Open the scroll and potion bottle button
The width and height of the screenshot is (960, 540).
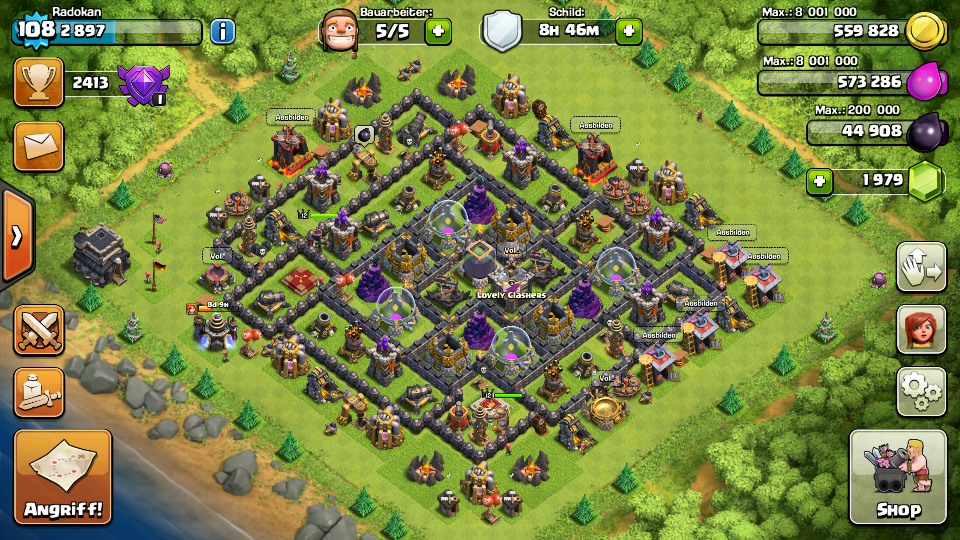pos(39,392)
